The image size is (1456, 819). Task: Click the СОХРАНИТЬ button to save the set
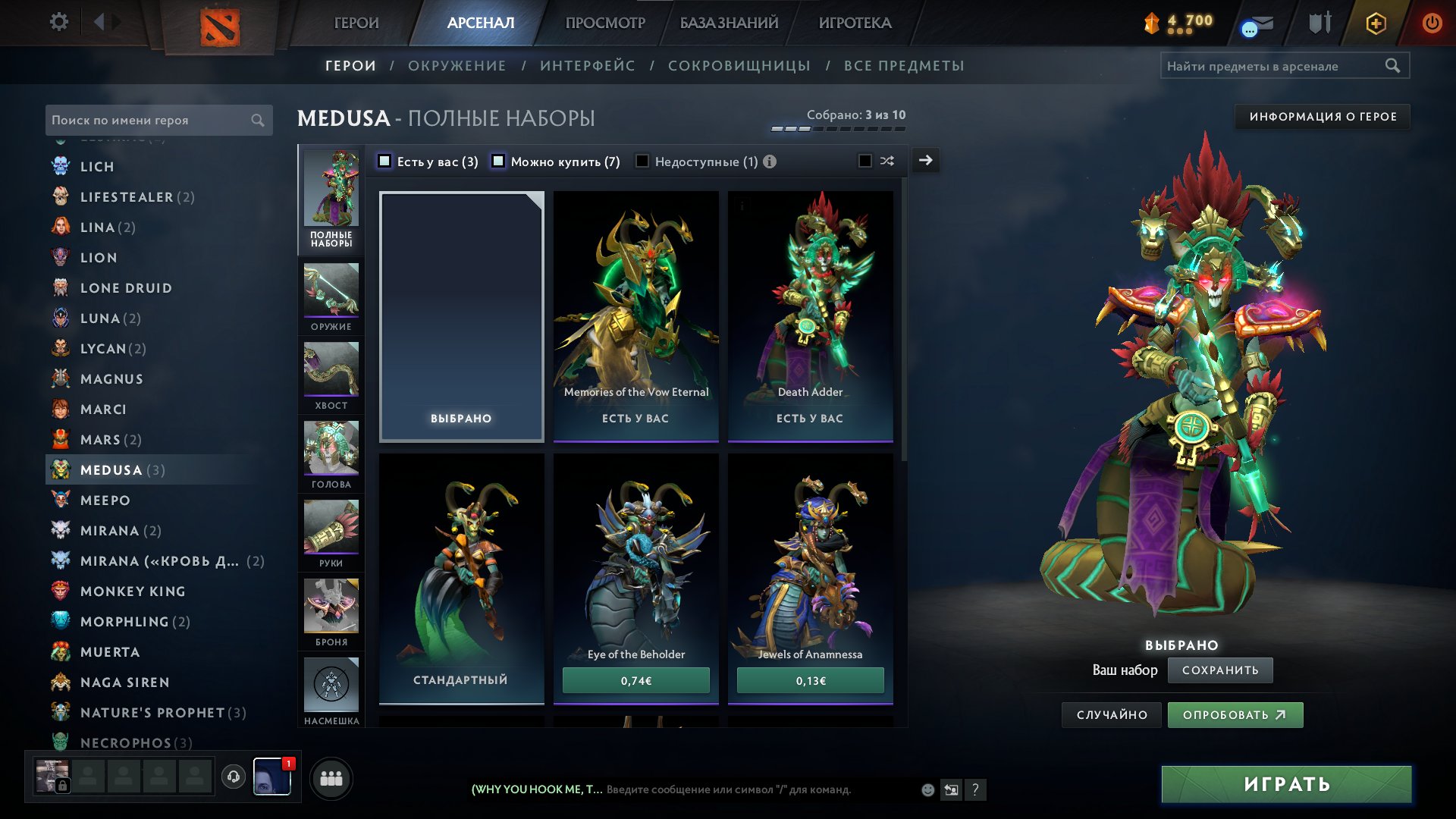pos(1220,670)
